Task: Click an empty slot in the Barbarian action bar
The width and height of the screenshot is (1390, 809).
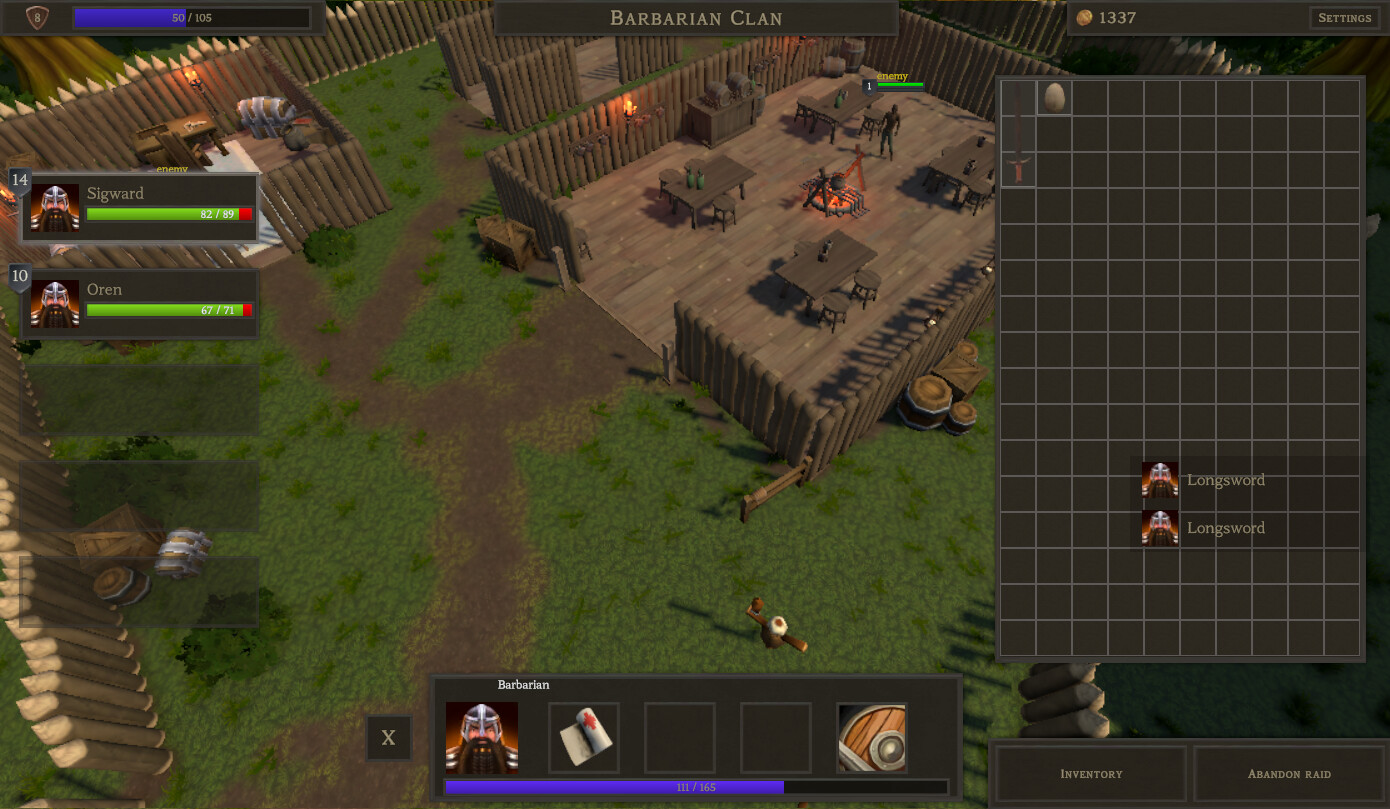Action: click(679, 736)
